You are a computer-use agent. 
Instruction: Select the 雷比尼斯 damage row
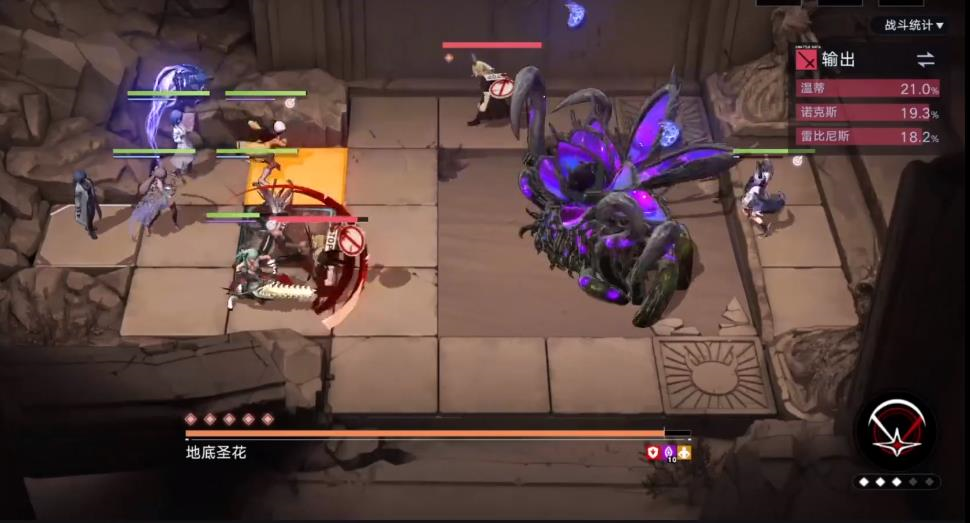[x=867, y=137]
